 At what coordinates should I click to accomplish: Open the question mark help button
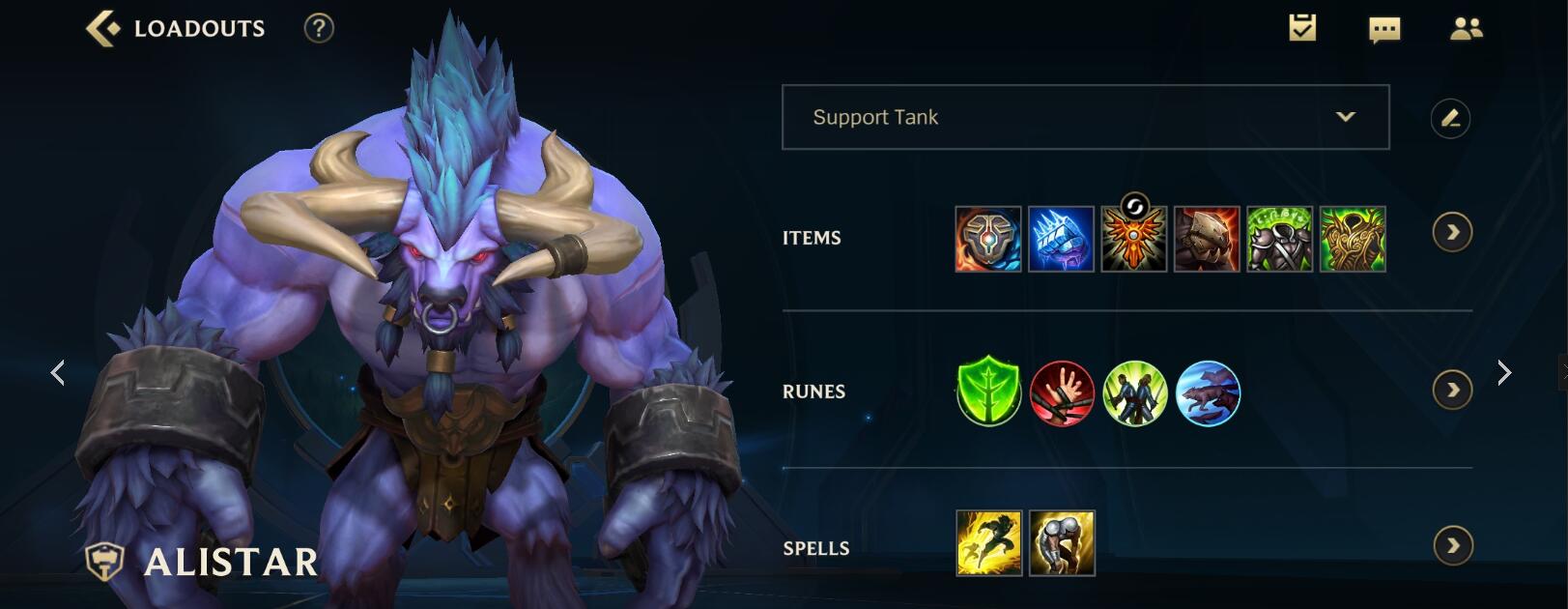point(319,29)
